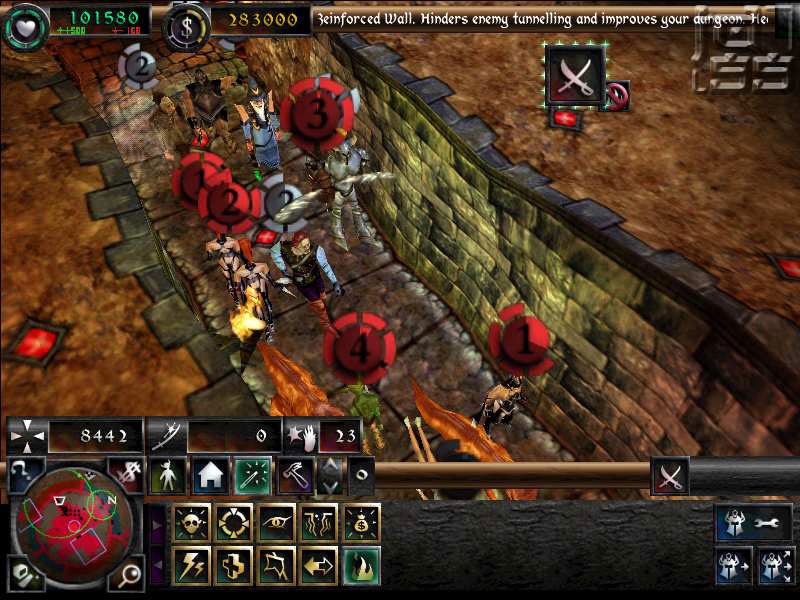Cast the skull spell in the top row
This screenshot has height=600, width=800.
point(192,523)
